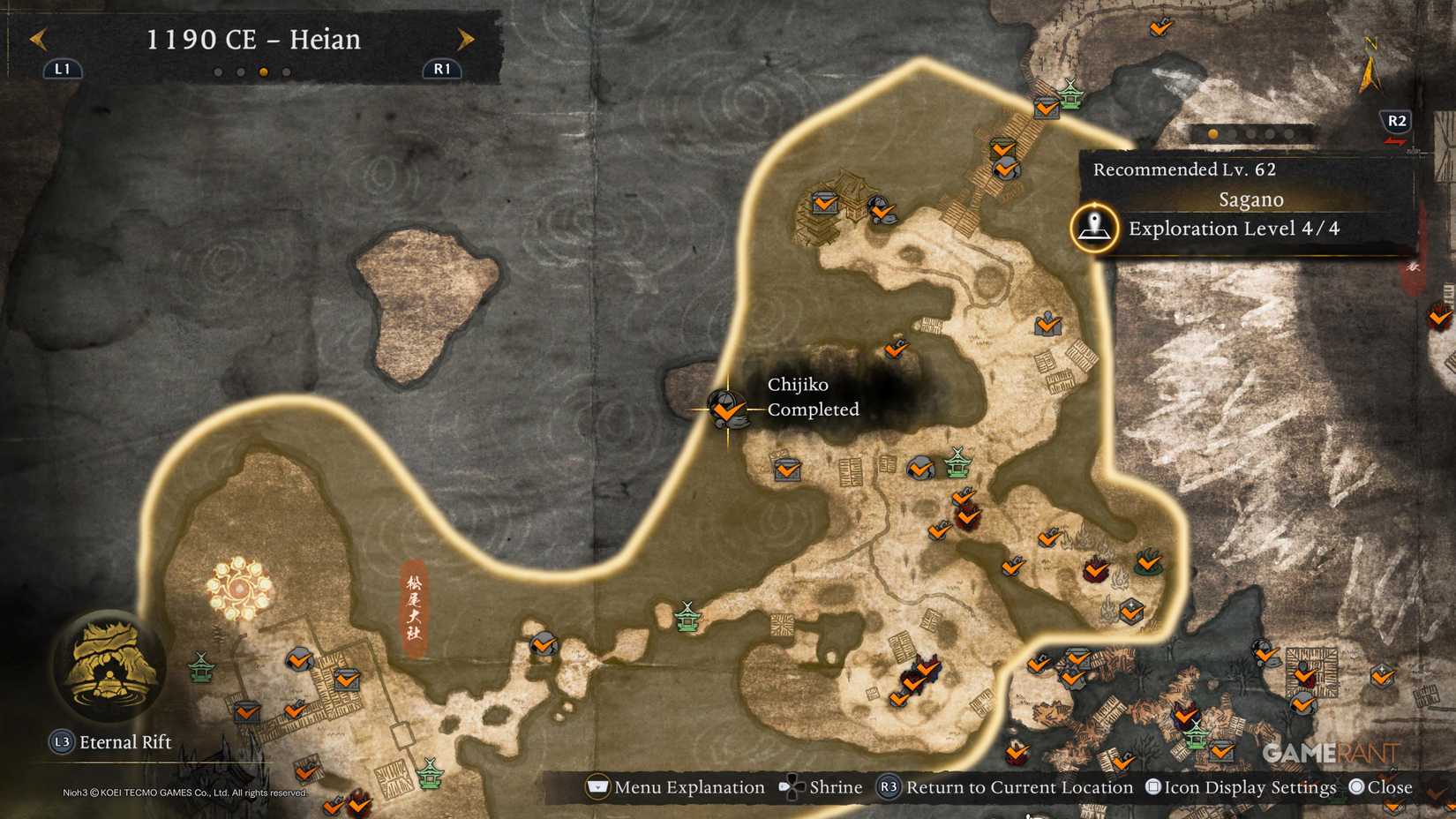1456x819 pixels.
Task: Click the L1 left arrow to change era
Action: (39, 40)
